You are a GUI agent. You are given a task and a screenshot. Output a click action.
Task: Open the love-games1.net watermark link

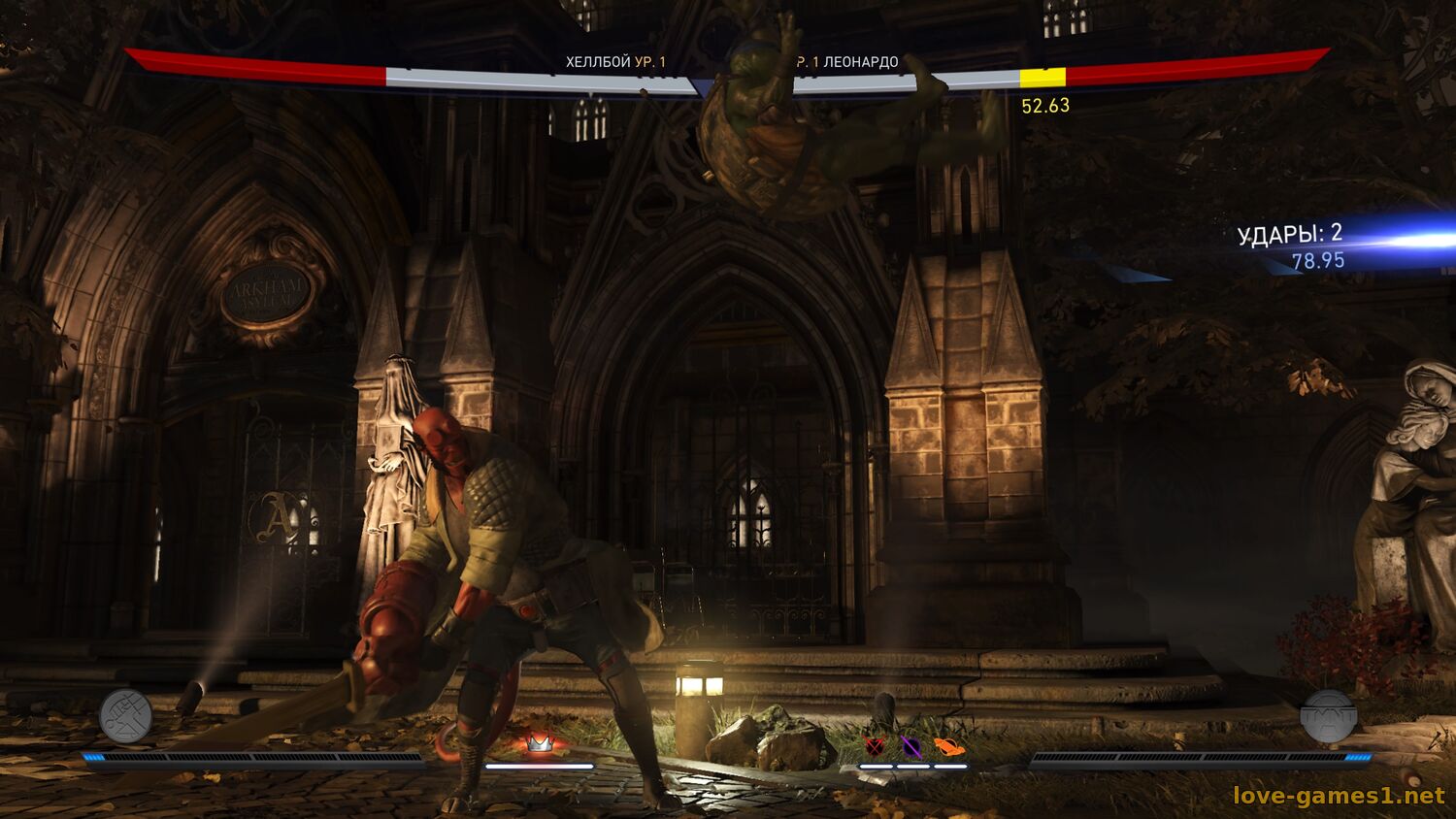click(x=1339, y=796)
